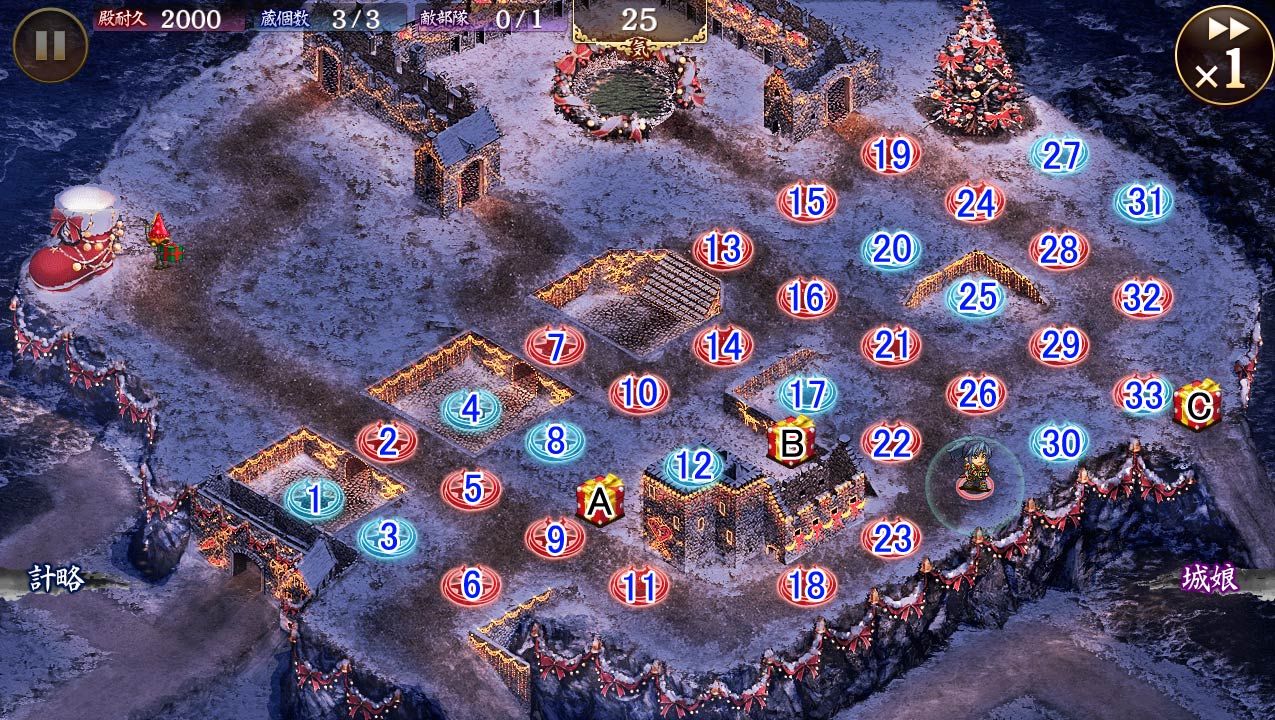Screen dimensions: 1275x720
Task: Select red deployment tile 19
Action: tap(891, 154)
